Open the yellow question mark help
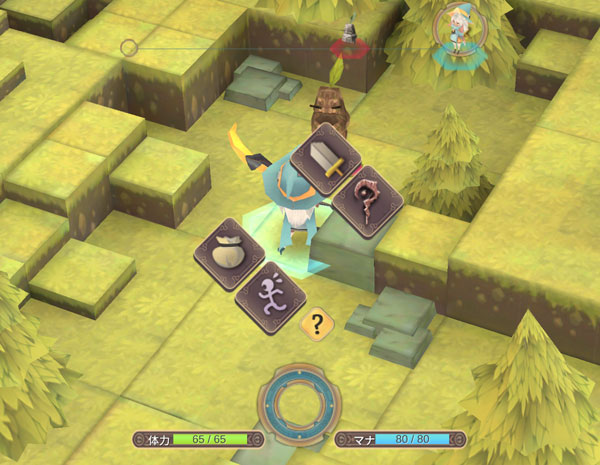The height and width of the screenshot is (465, 600). [x=317, y=323]
